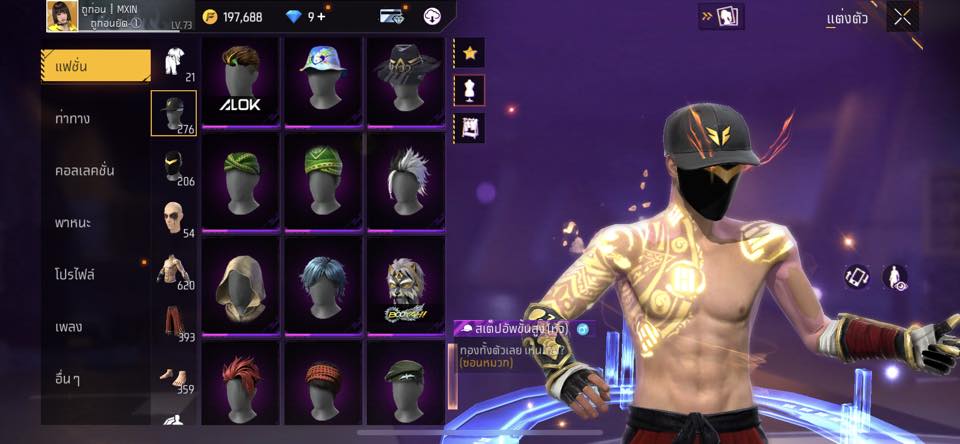This screenshot has height=444, width=960.
Task: Close the wardrobe with the X button
Action: [902, 16]
